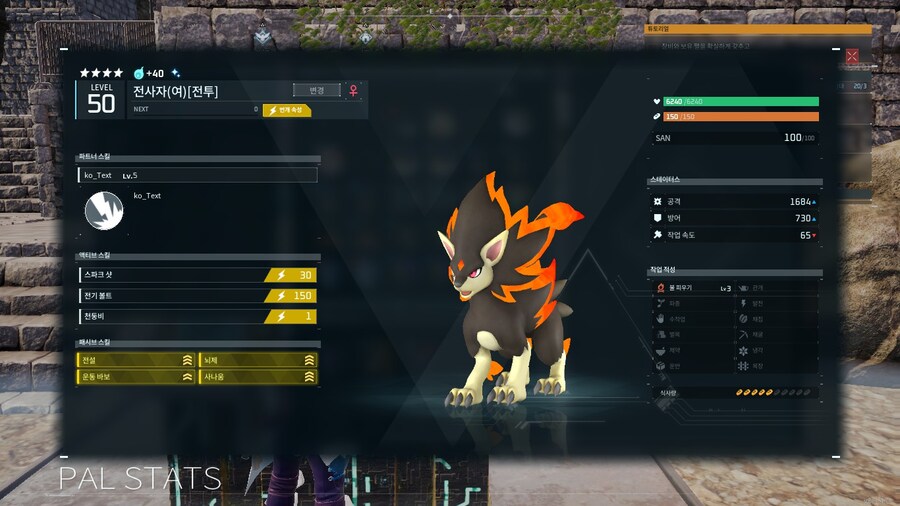
Task: Pick the 운동 바보 passive skill
Action: (x=136, y=377)
